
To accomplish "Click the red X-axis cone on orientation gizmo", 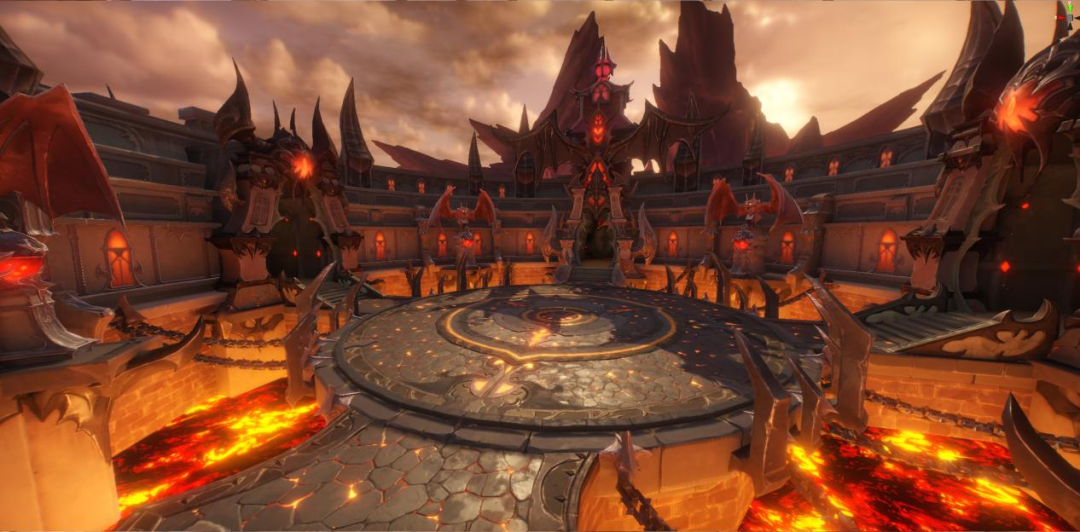I will click(1060, 18).
